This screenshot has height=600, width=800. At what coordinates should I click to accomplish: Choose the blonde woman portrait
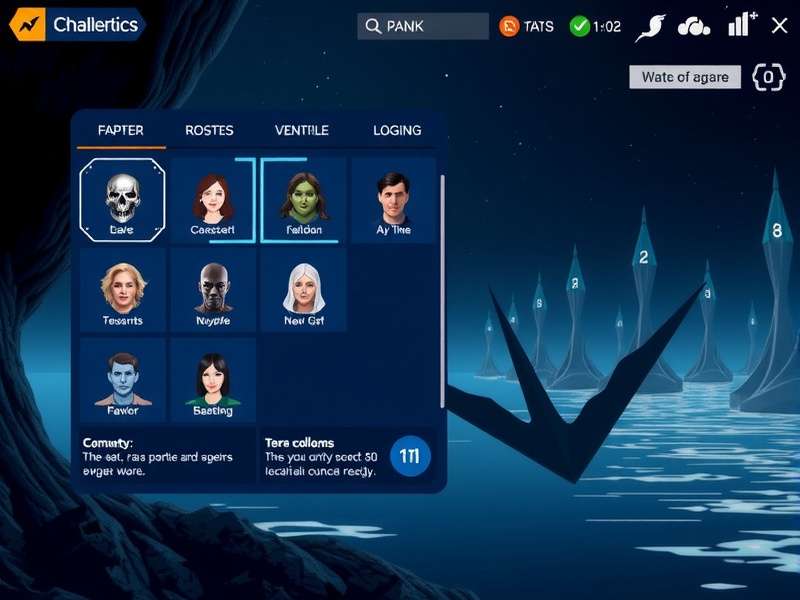(123, 291)
